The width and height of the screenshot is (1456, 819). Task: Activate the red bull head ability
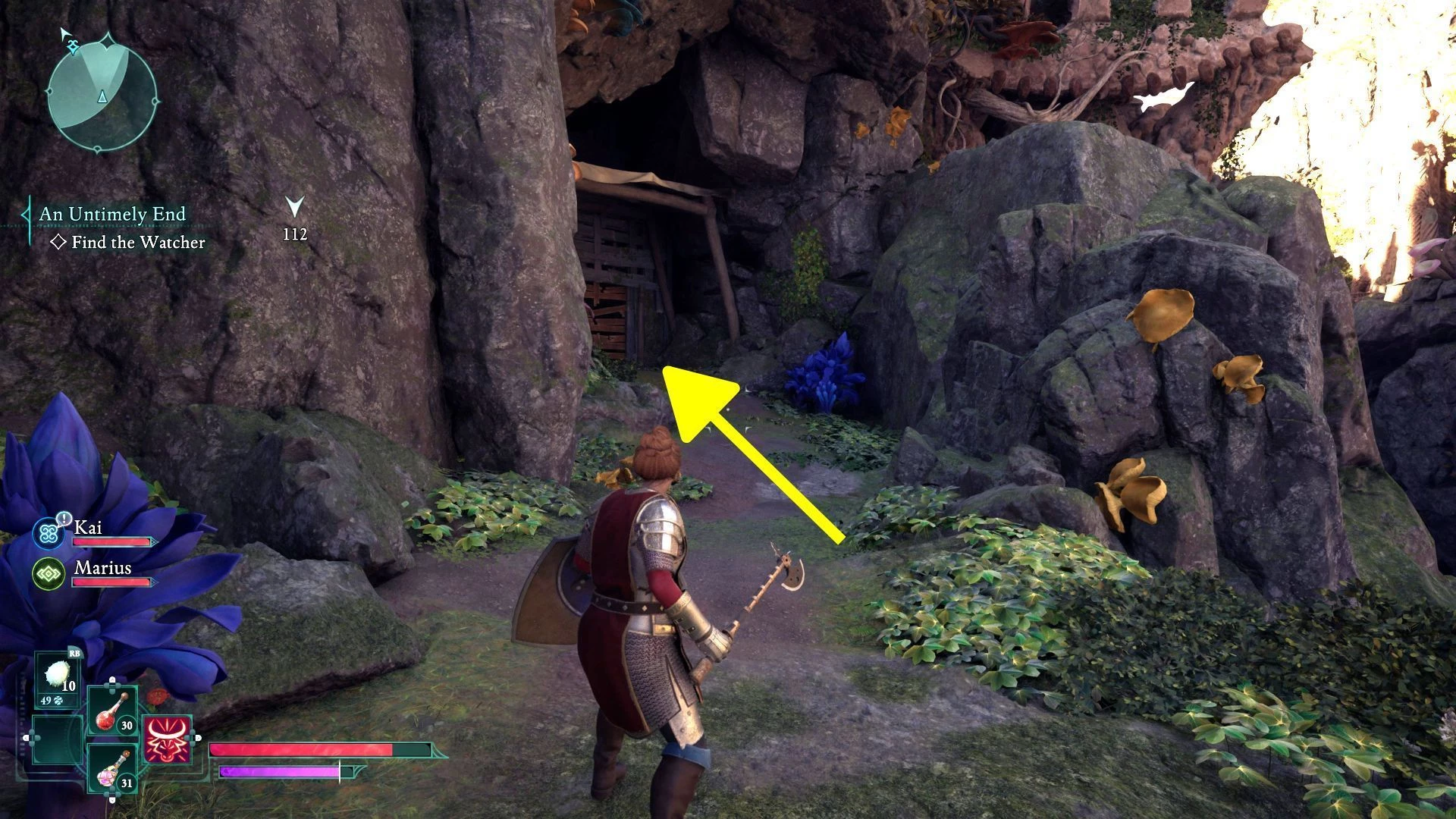[x=167, y=739]
